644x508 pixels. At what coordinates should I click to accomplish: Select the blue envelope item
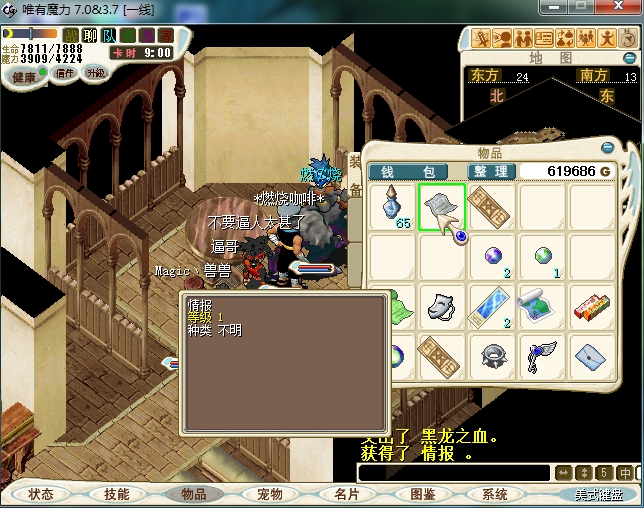click(592, 354)
